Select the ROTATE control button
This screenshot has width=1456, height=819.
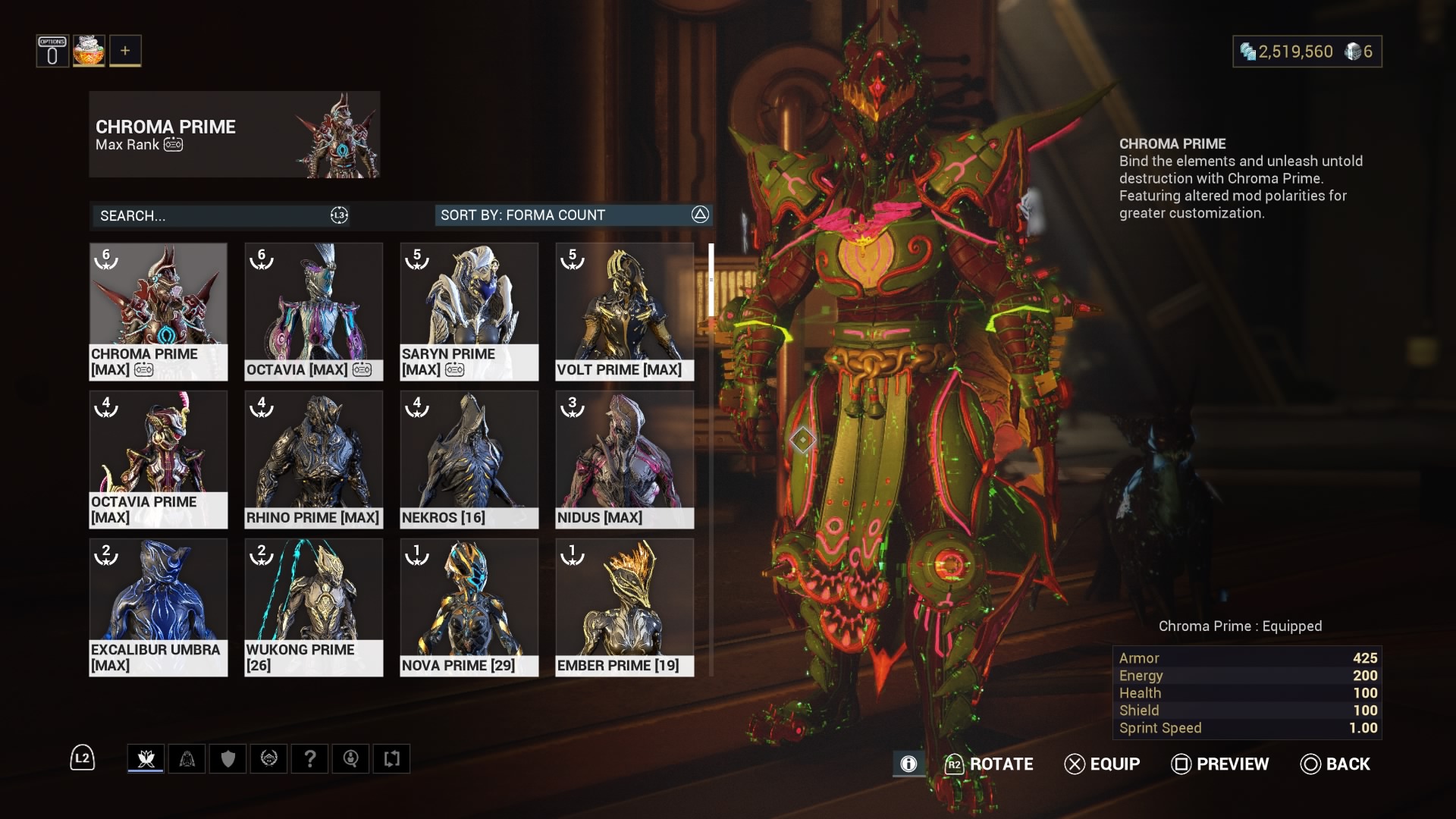990,764
